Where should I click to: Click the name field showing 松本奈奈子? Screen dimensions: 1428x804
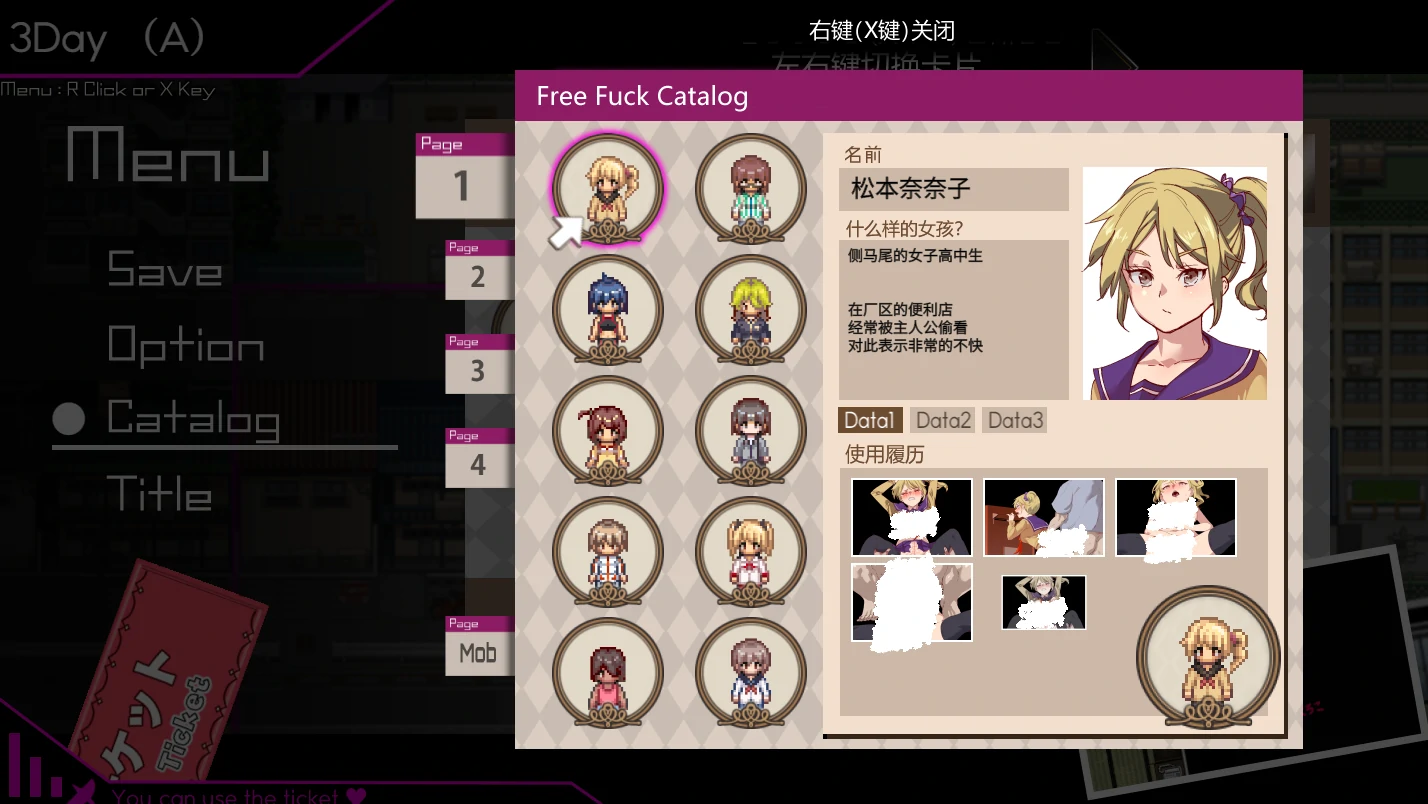tap(952, 189)
